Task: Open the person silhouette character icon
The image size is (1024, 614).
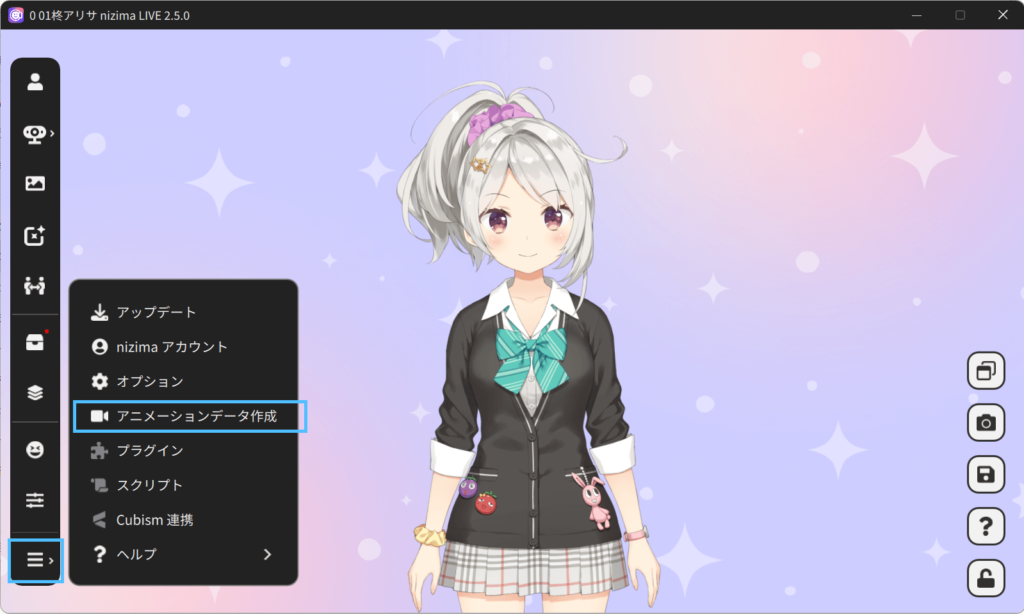Action: [35, 82]
